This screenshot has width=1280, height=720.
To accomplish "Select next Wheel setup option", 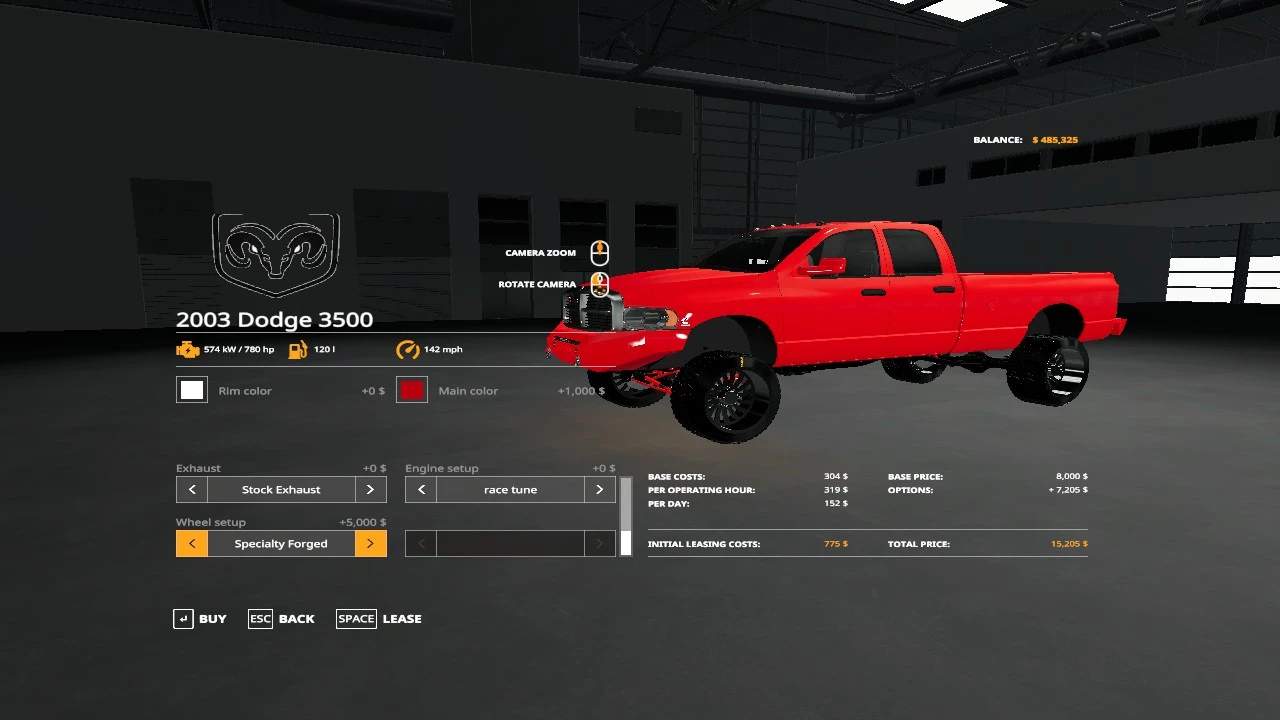I will 370,544.
